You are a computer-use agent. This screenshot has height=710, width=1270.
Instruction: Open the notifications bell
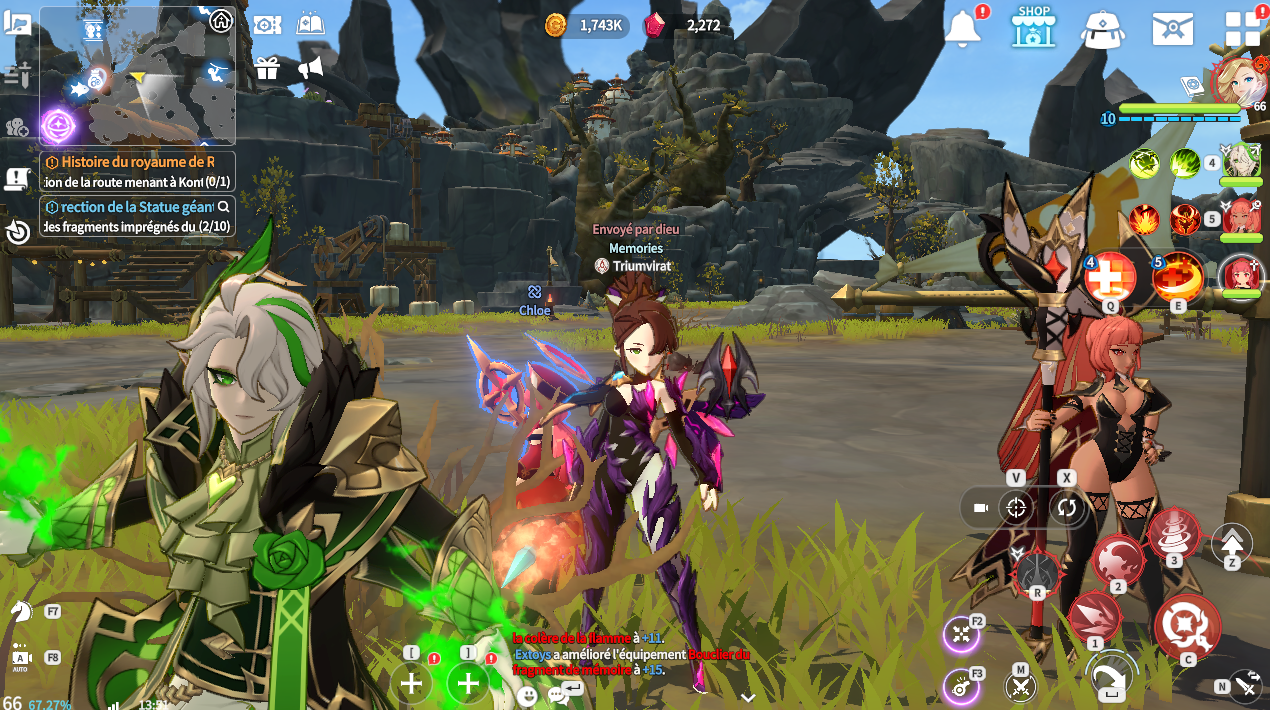[964, 28]
